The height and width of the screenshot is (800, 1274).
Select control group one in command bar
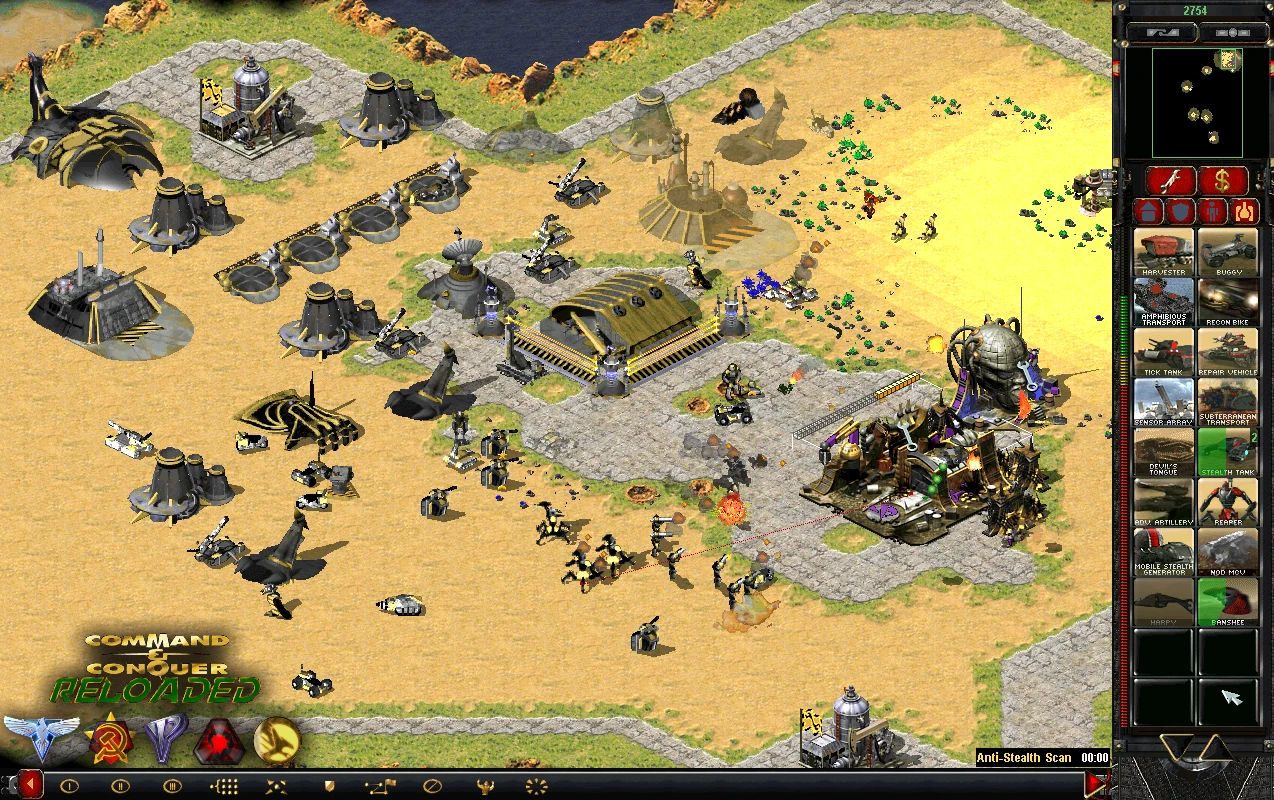(69, 785)
